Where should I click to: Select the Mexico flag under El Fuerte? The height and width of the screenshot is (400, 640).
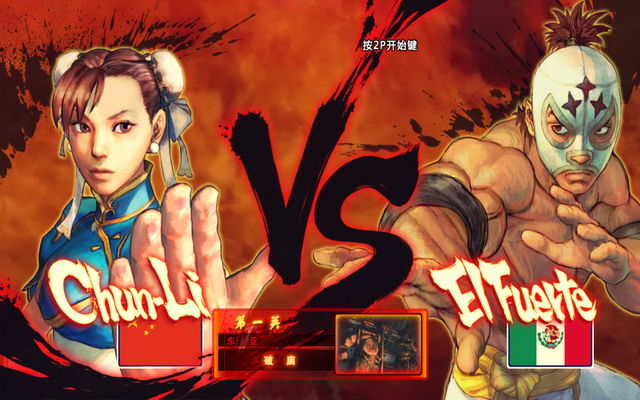[x=550, y=346]
